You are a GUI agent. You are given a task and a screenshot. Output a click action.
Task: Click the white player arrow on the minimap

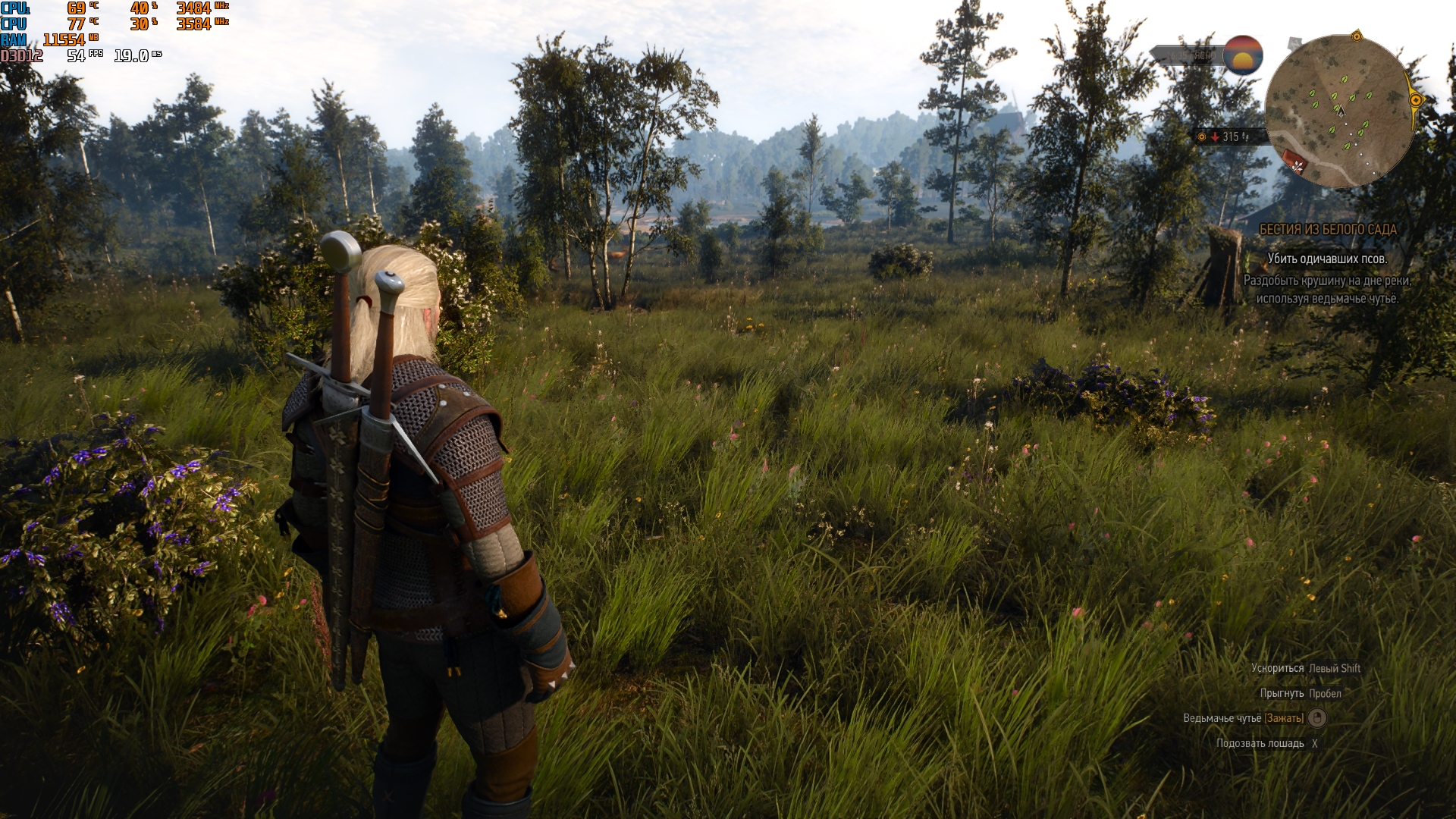(1341, 111)
